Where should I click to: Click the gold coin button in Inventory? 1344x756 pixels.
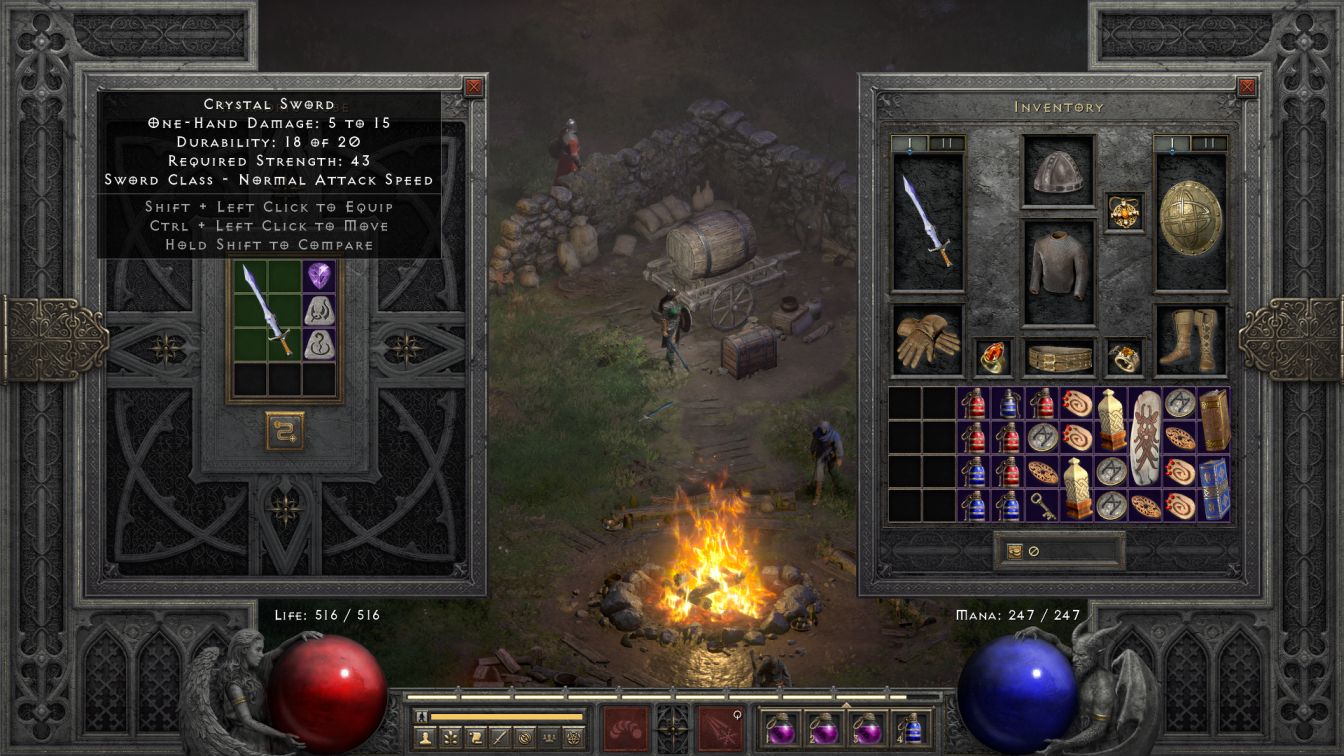[1014, 551]
